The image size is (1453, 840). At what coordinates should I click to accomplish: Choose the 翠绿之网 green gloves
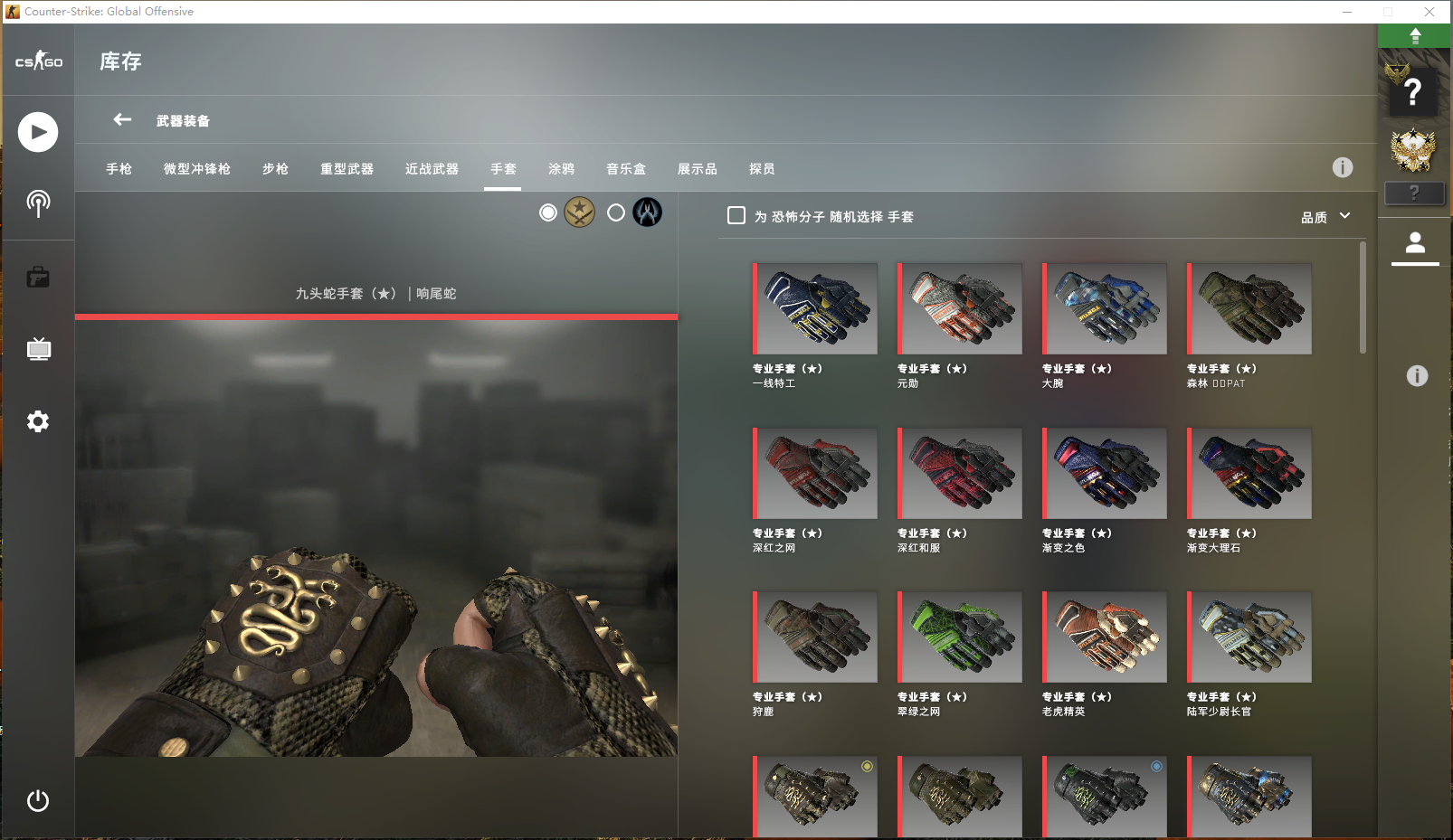click(960, 637)
